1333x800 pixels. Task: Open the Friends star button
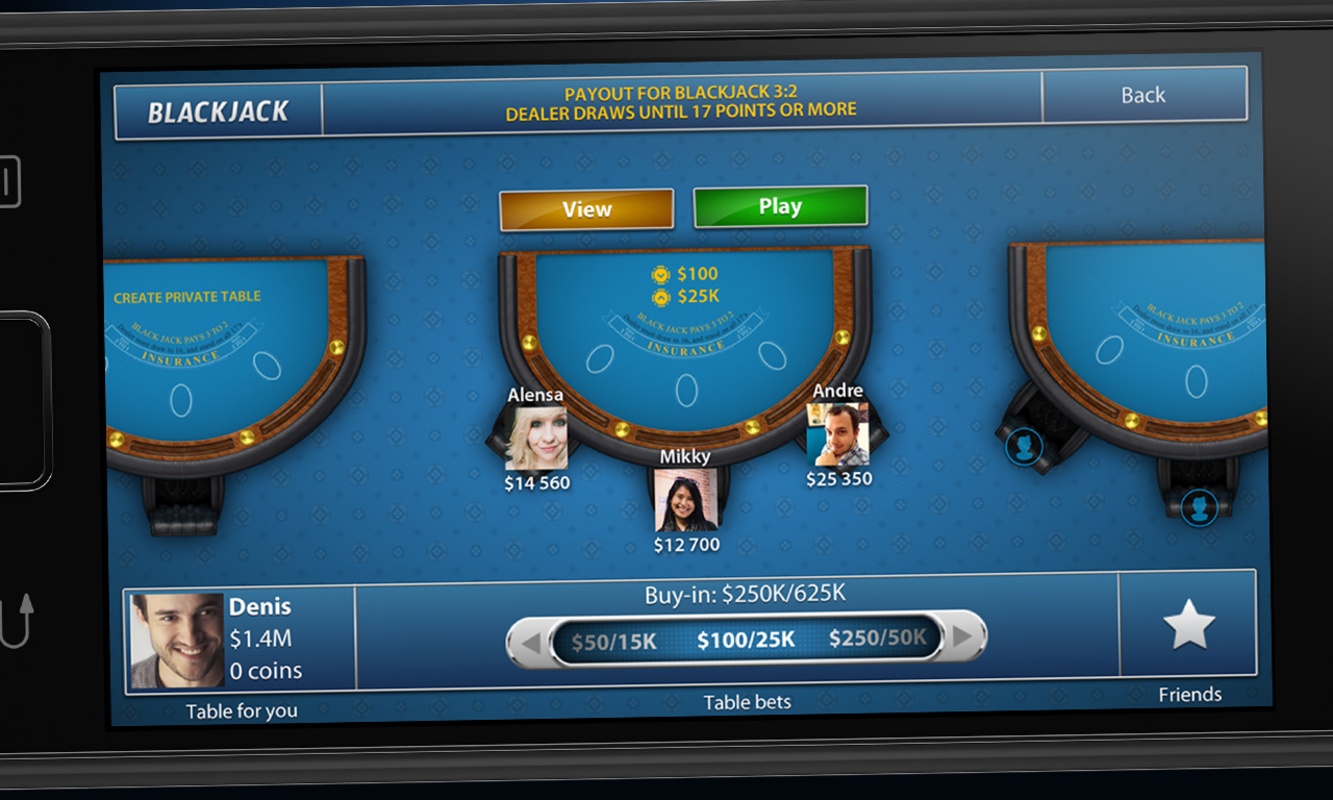(x=1189, y=627)
